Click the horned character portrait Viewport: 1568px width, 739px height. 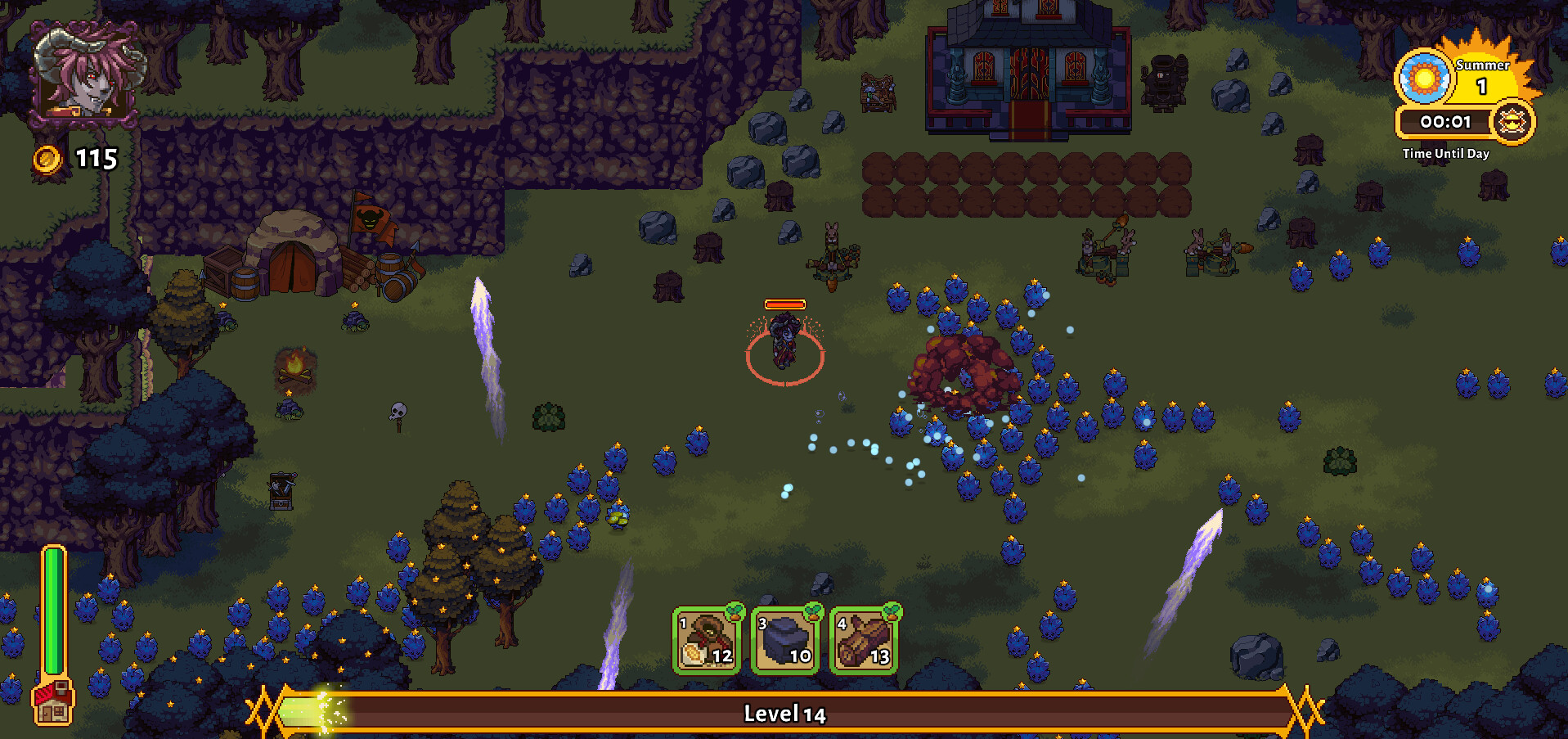click(x=84, y=73)
